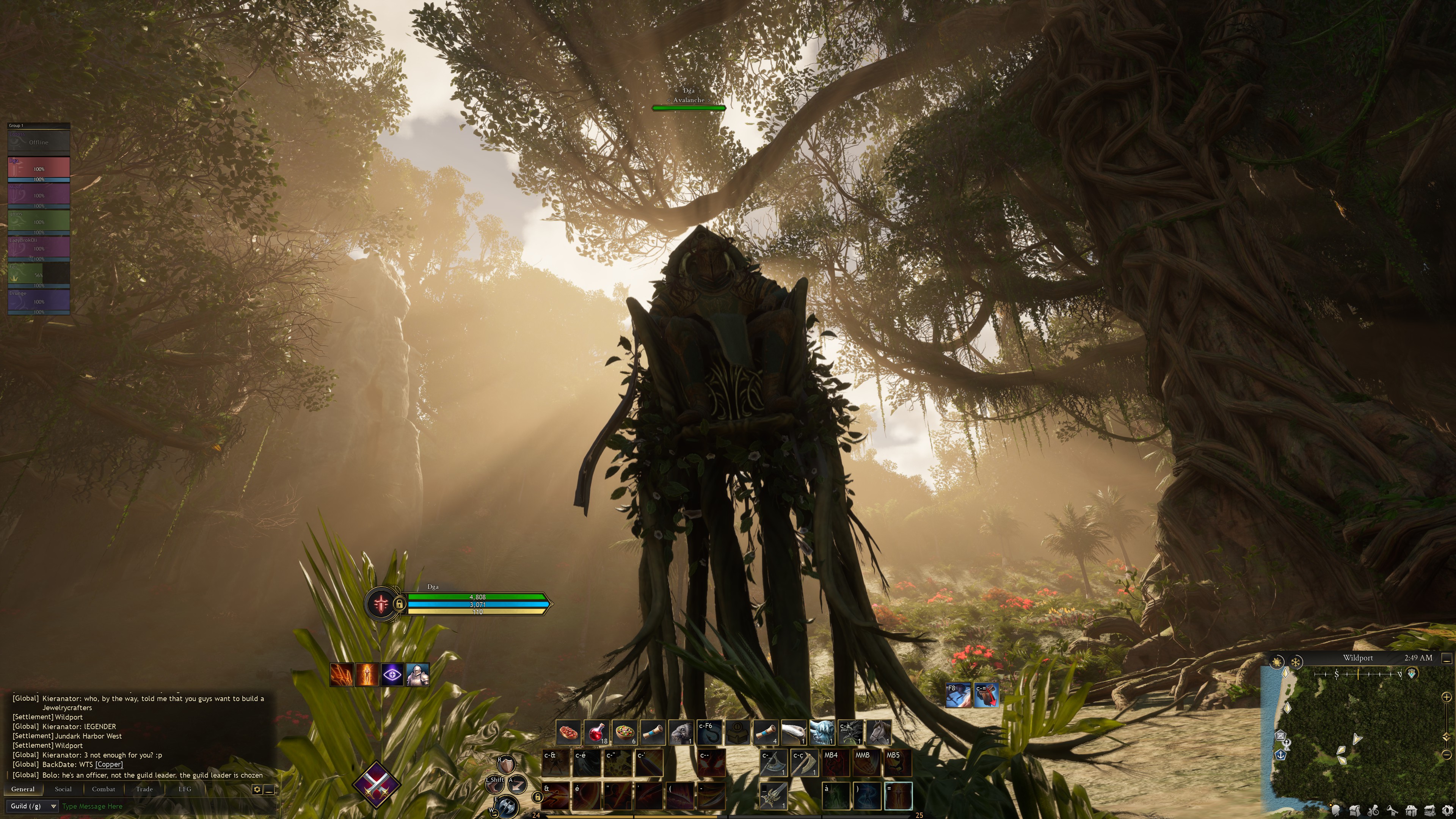Minimize the chat window
The width and height of the screenshot is (1456, 819).
click(x=270, y=789)
